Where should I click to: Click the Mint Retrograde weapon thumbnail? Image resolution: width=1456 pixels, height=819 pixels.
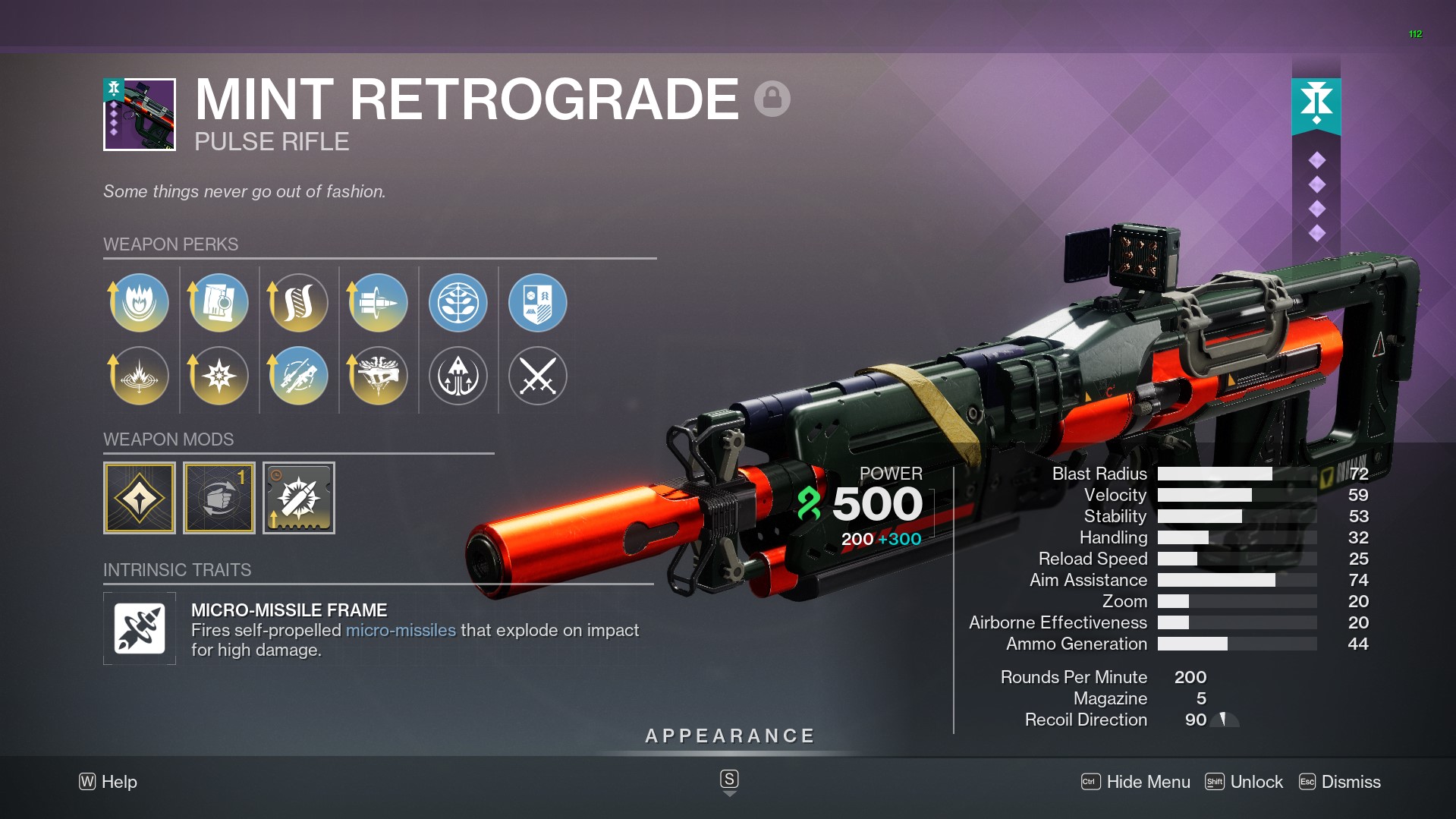click(140, 115)
